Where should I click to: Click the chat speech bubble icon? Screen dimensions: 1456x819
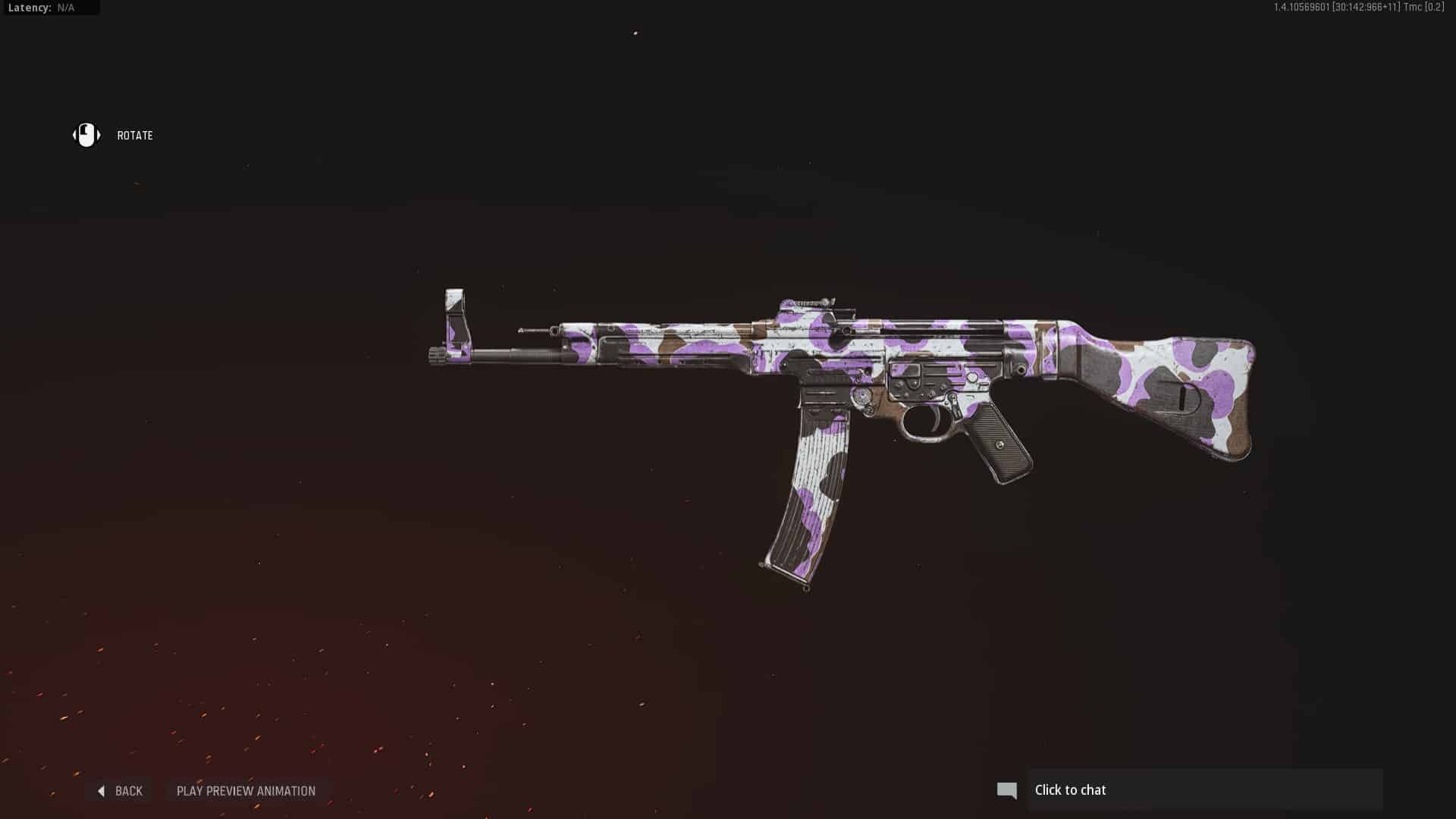click(x=1007, y=791)
